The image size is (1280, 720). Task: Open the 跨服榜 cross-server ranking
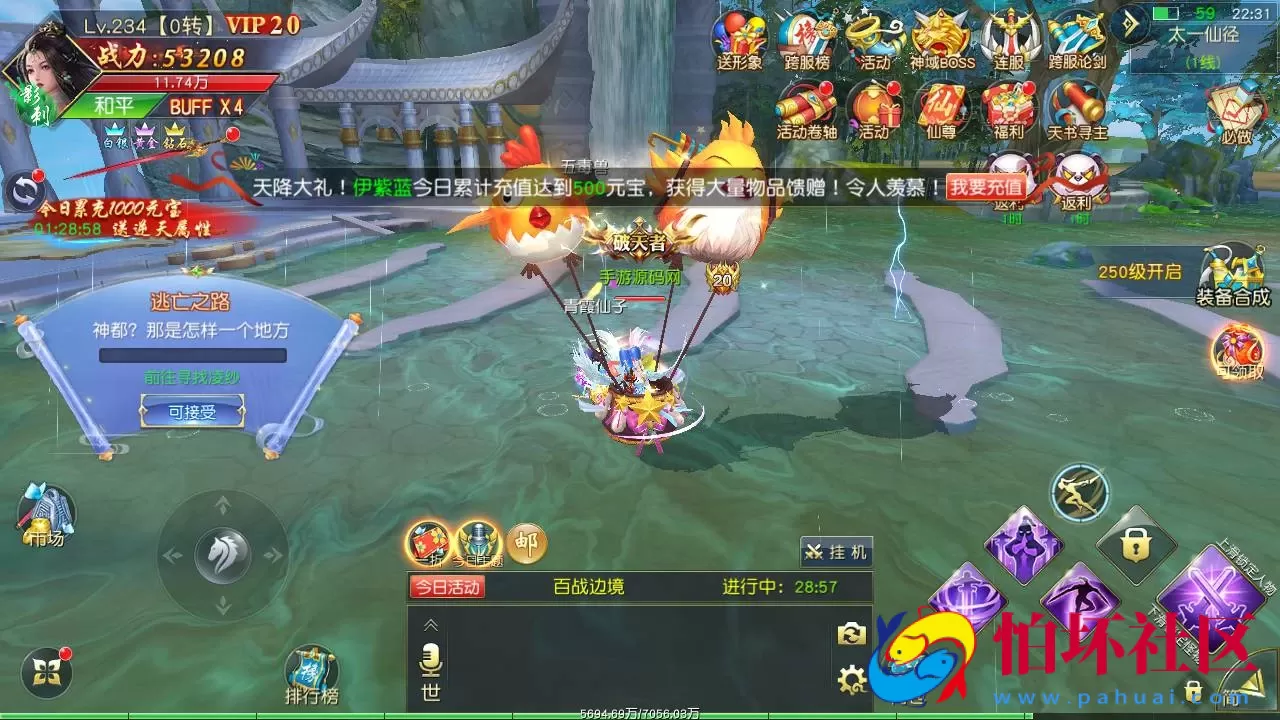[807, 40]
